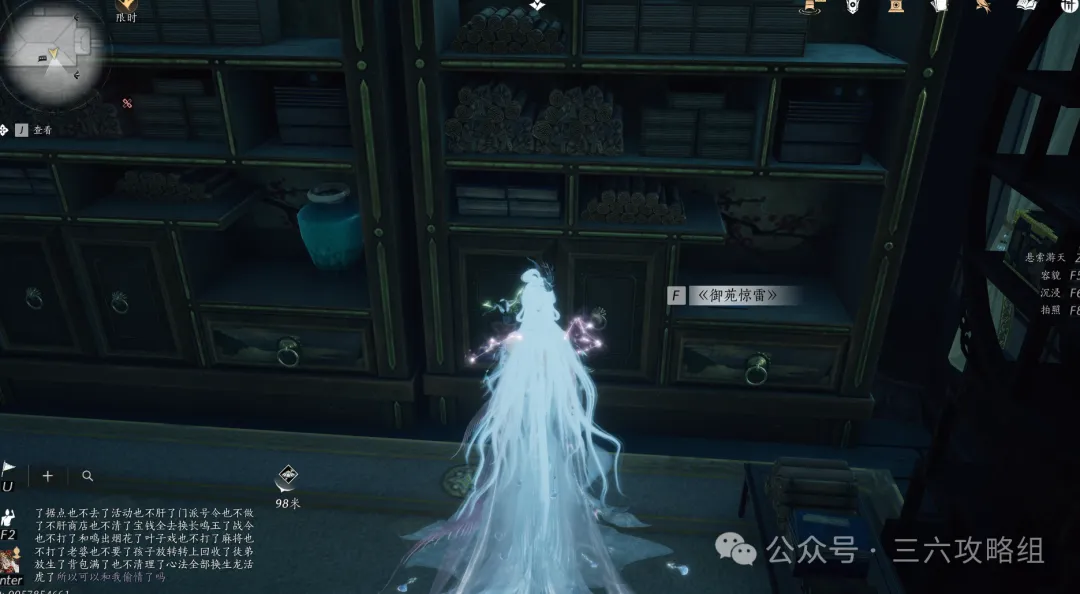This screenshot has height=594, width=1080.
Task: Click the plus button above the chat
Action: tap(47, 476)
